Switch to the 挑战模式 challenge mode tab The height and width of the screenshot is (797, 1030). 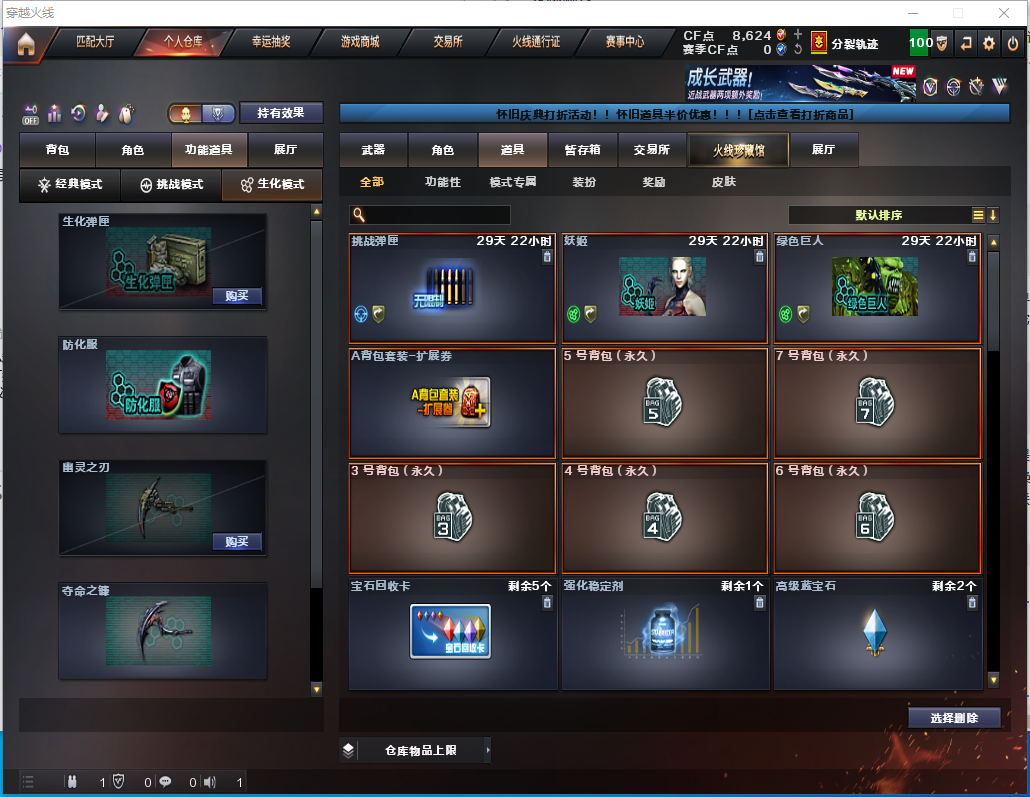[x=171, y=185]
